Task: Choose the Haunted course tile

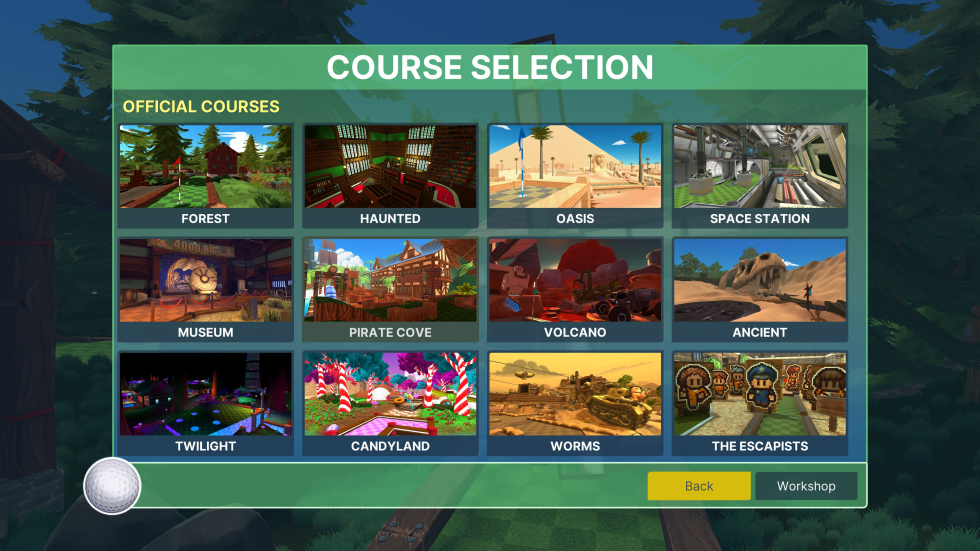Action: click(x=390, y=175)
